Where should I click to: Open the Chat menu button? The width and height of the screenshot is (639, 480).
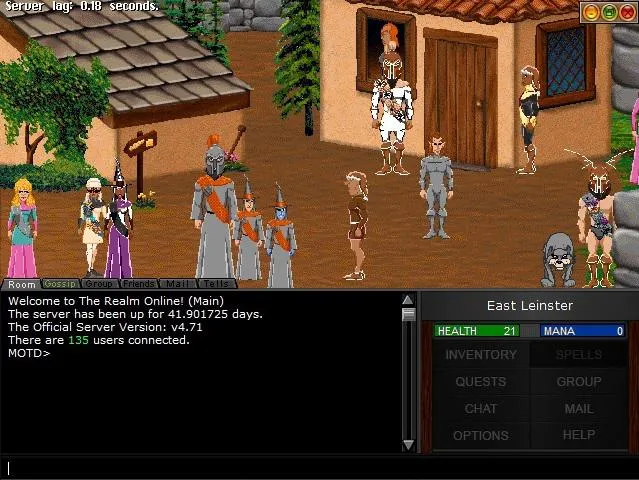pyautogui.click(x=481, y=409)
